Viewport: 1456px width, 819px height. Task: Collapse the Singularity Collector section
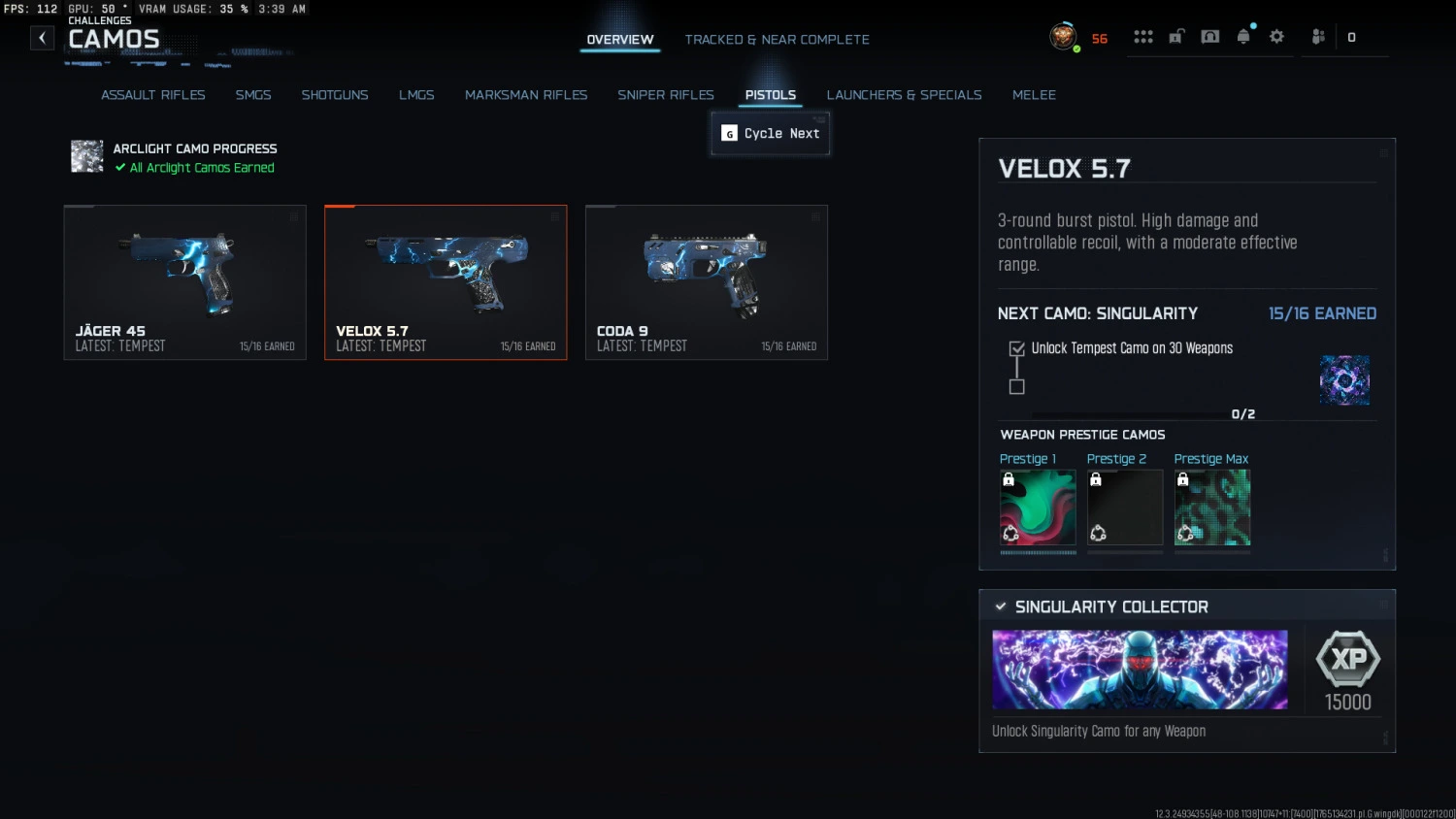tap(1382, 603)
